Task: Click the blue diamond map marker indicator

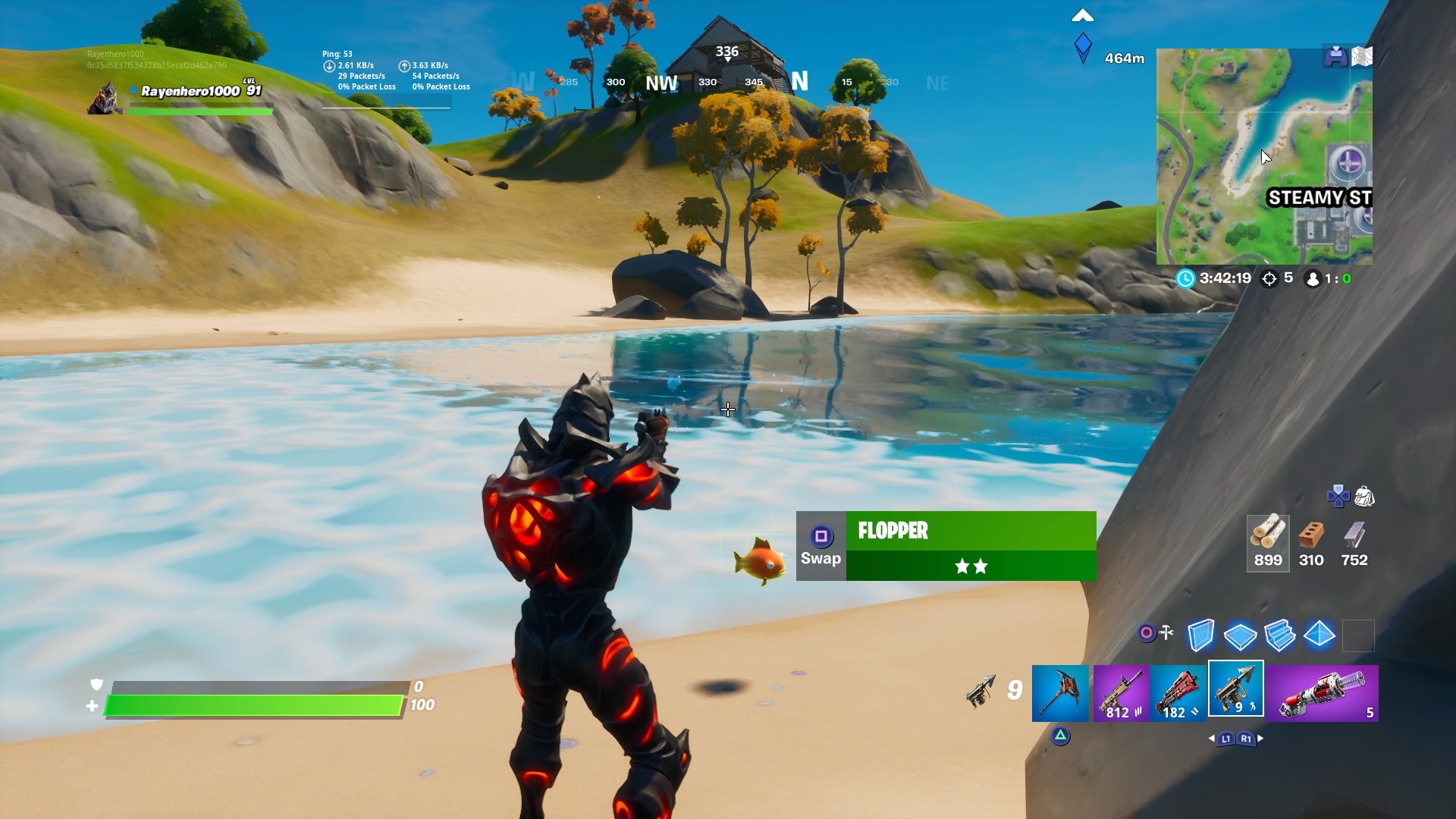Action: [x=1083, y=47]
